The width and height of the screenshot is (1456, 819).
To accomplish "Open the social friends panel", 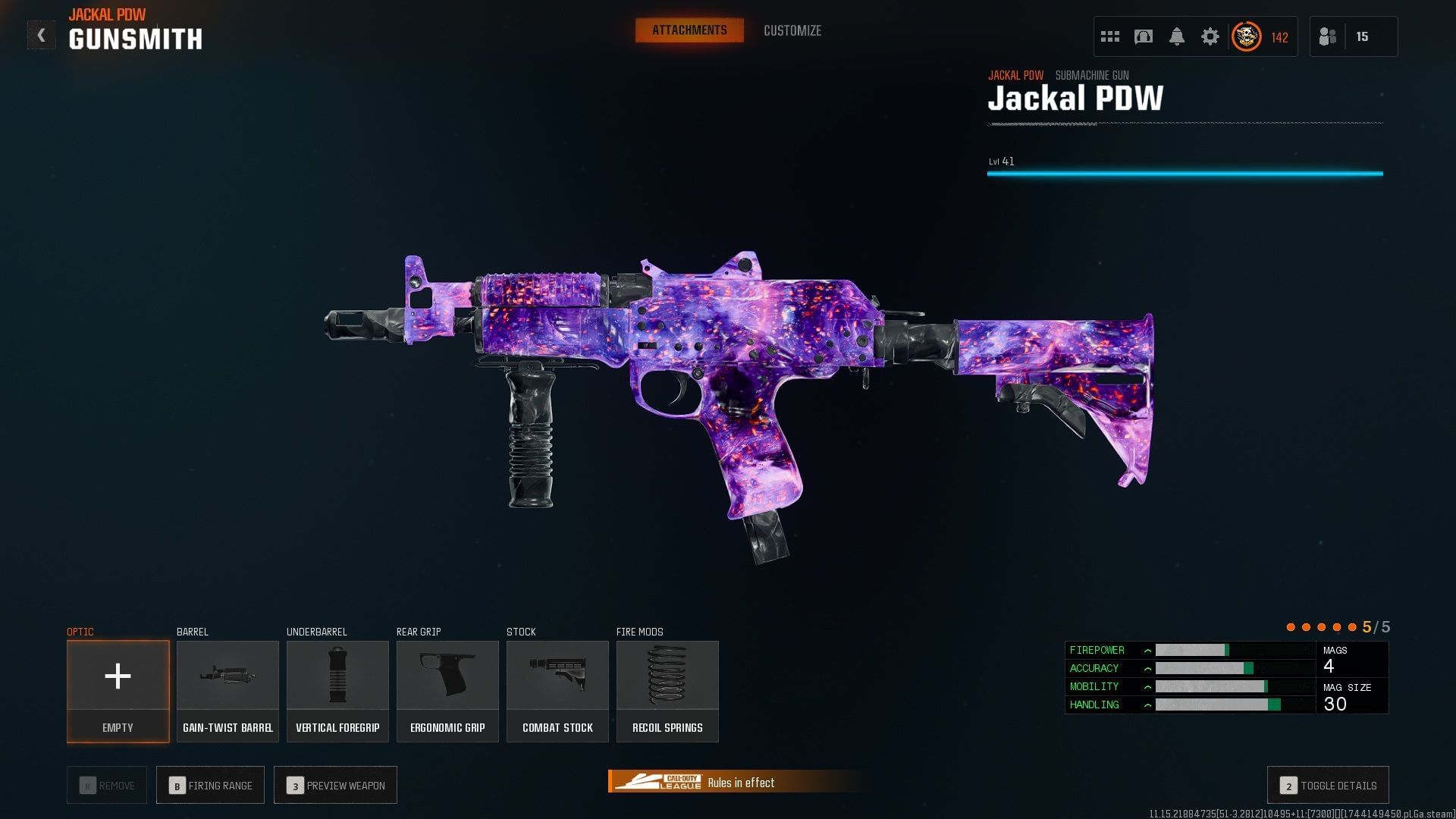I will click(x=1328, y=36).
